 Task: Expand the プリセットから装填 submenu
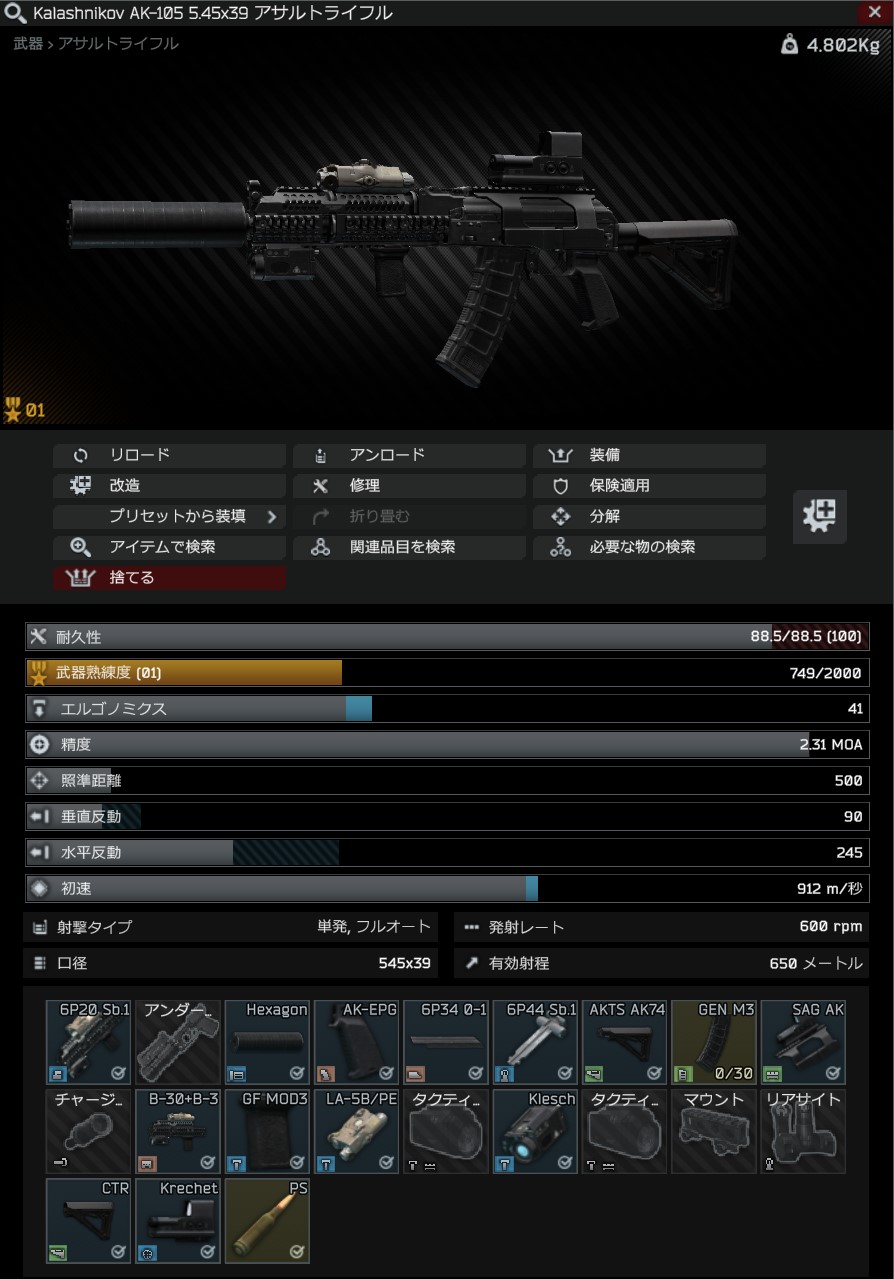[x=169, y=517]
